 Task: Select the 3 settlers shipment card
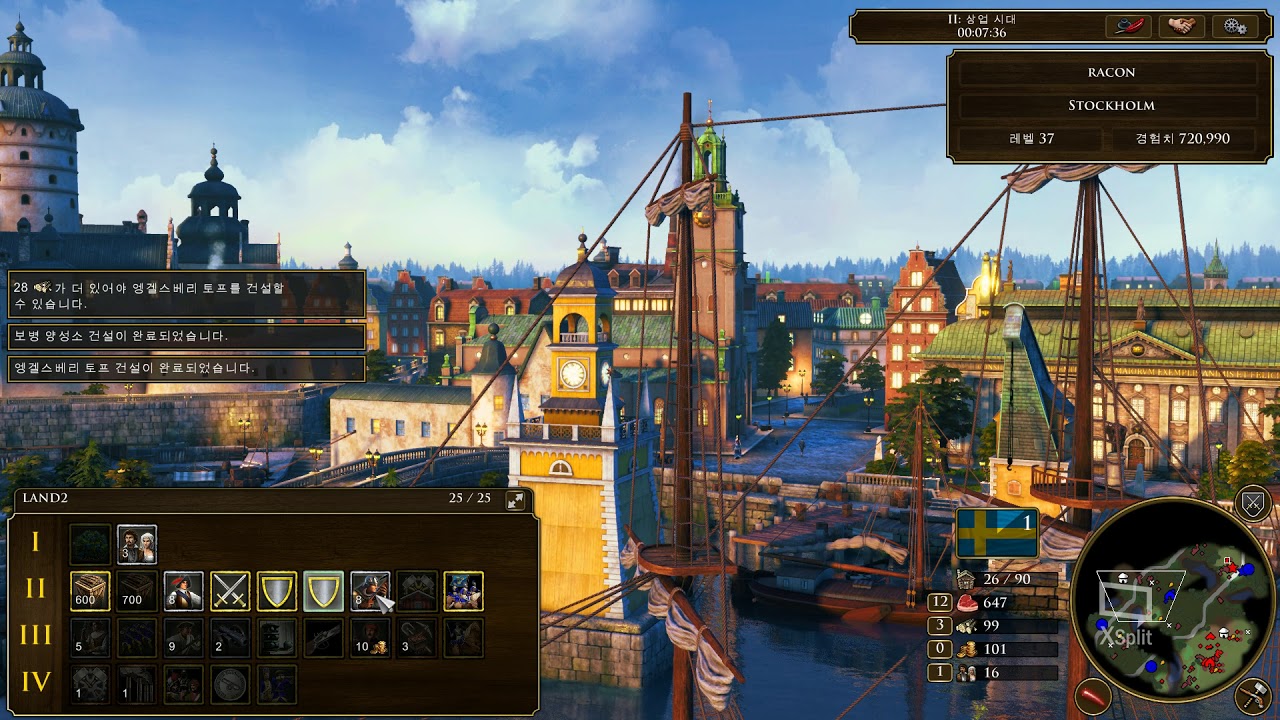[137, 544]
